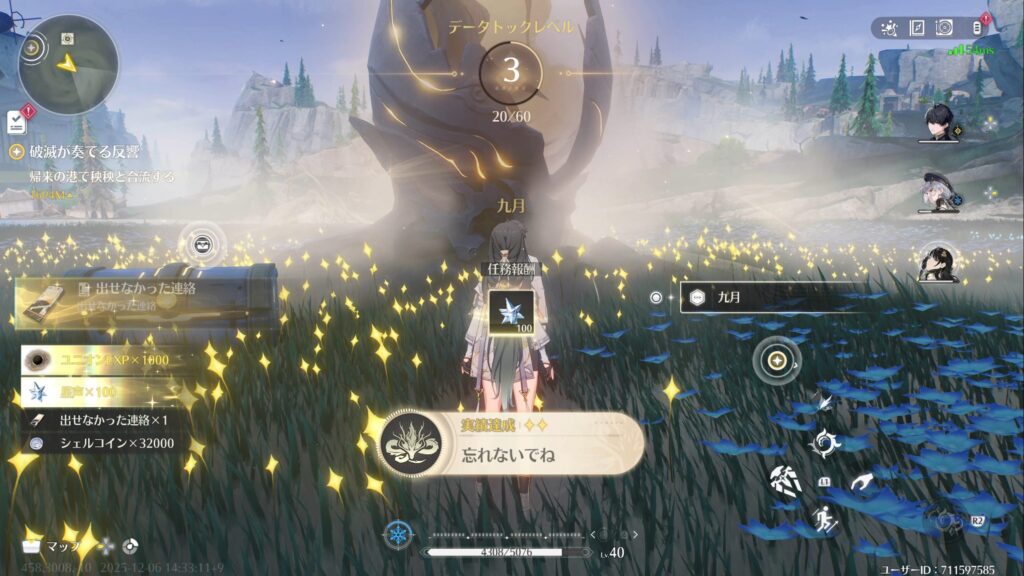
Task: Click the mission reward star item
Action: coord(510,312)
